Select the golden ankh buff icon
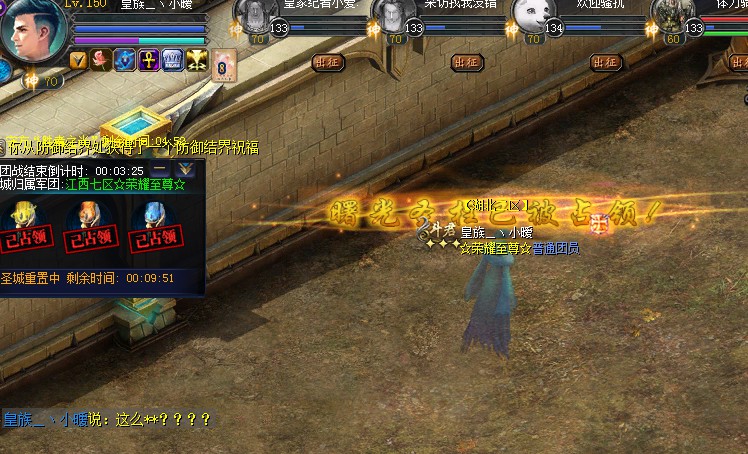Image resolution: width=748 pixels, height=454 pixels. click(x=148, y=59)
